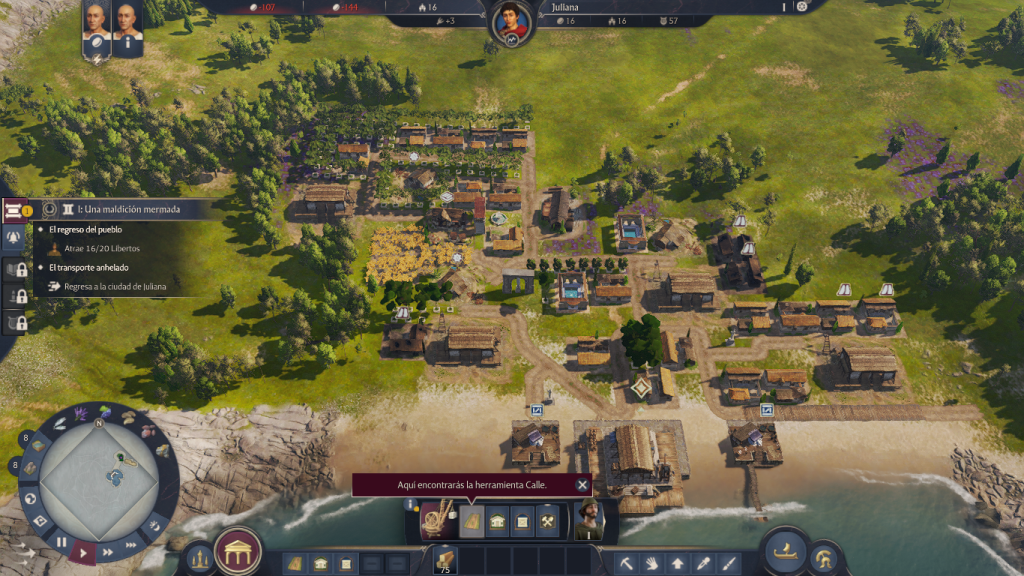Select the up-arrow upgrade tool

coord(678,564)
